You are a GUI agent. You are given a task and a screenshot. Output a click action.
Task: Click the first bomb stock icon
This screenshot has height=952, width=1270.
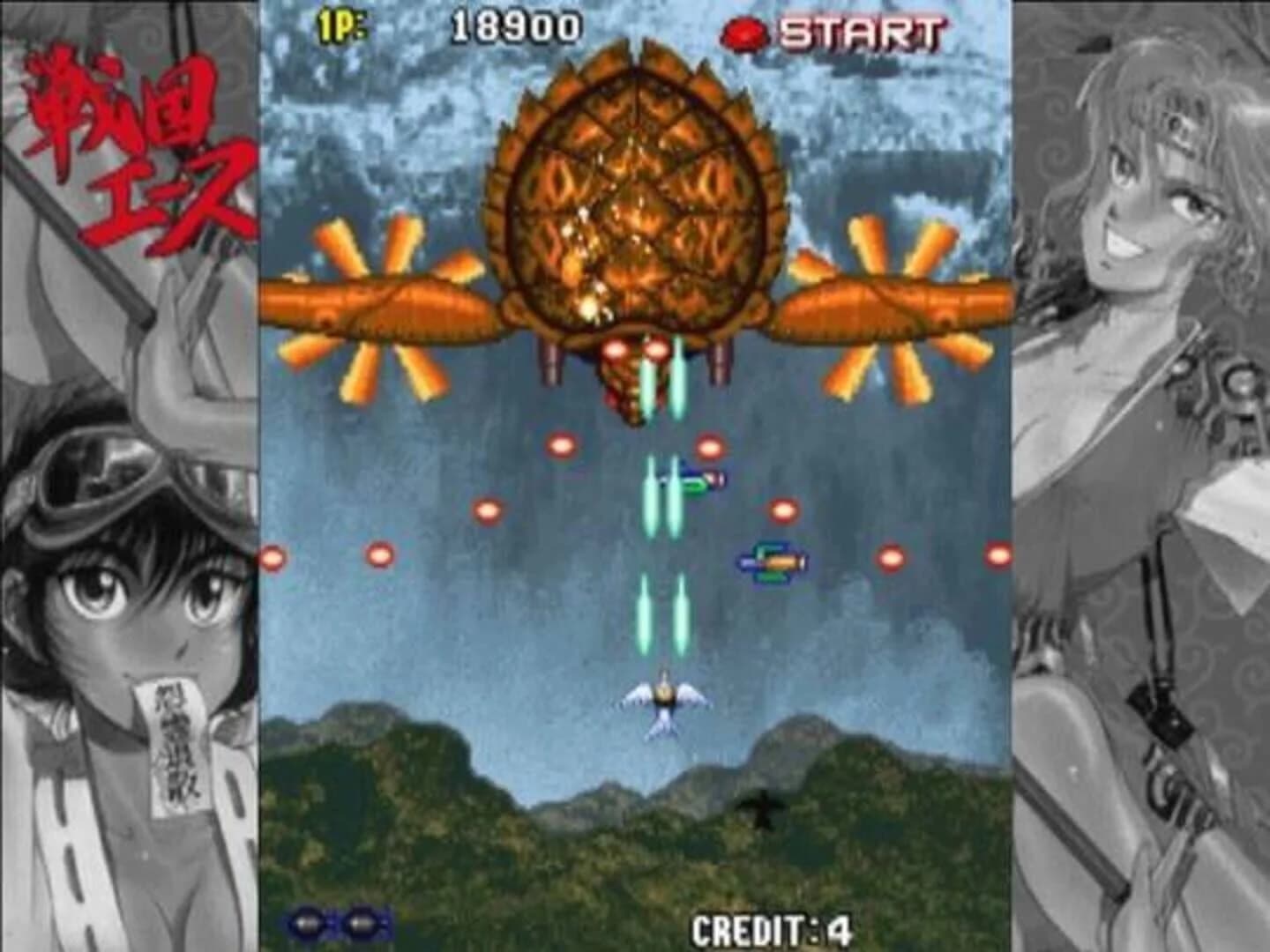(x=307, y=922)
